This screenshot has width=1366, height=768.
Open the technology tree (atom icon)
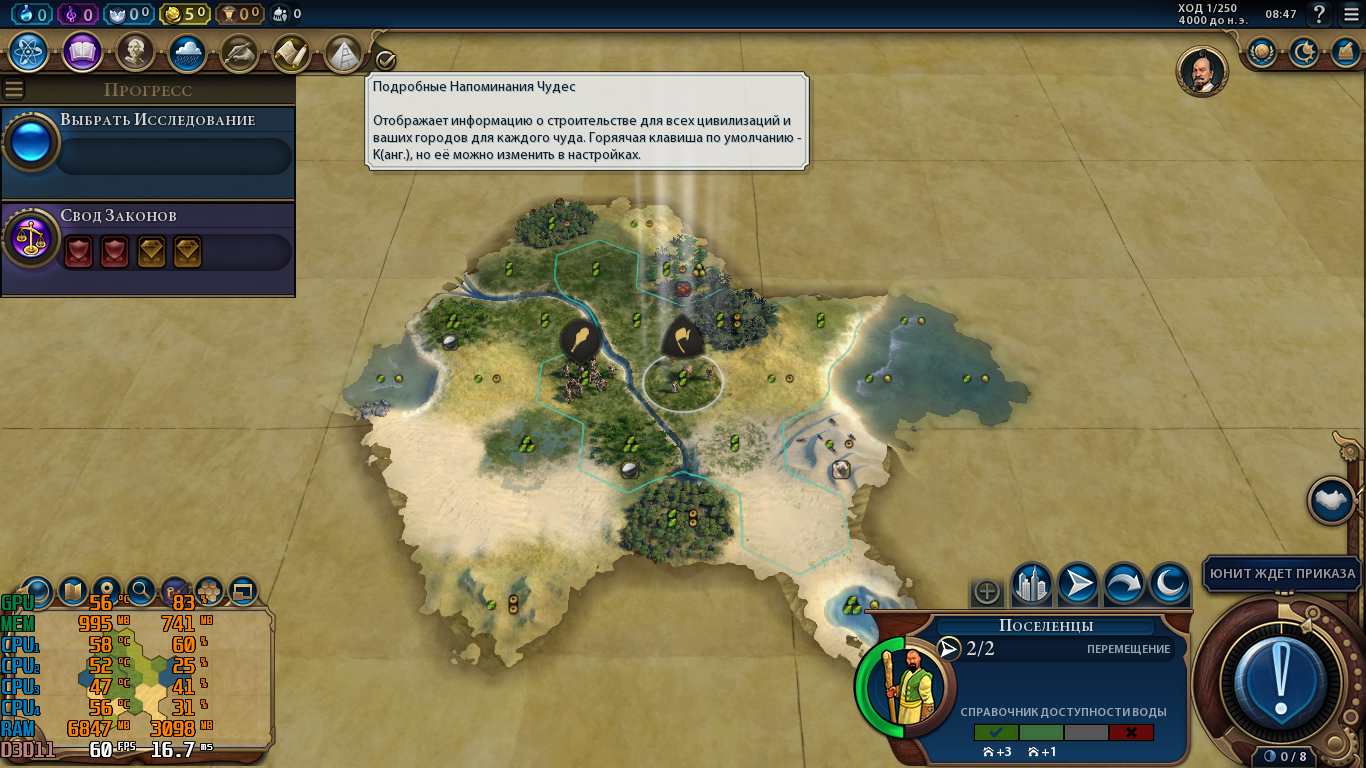point(27,52)
